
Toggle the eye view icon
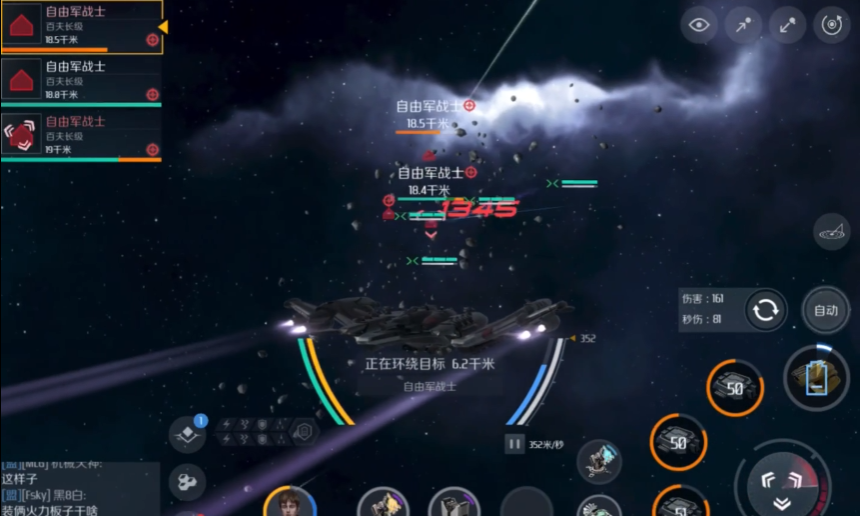coord(700,26)
